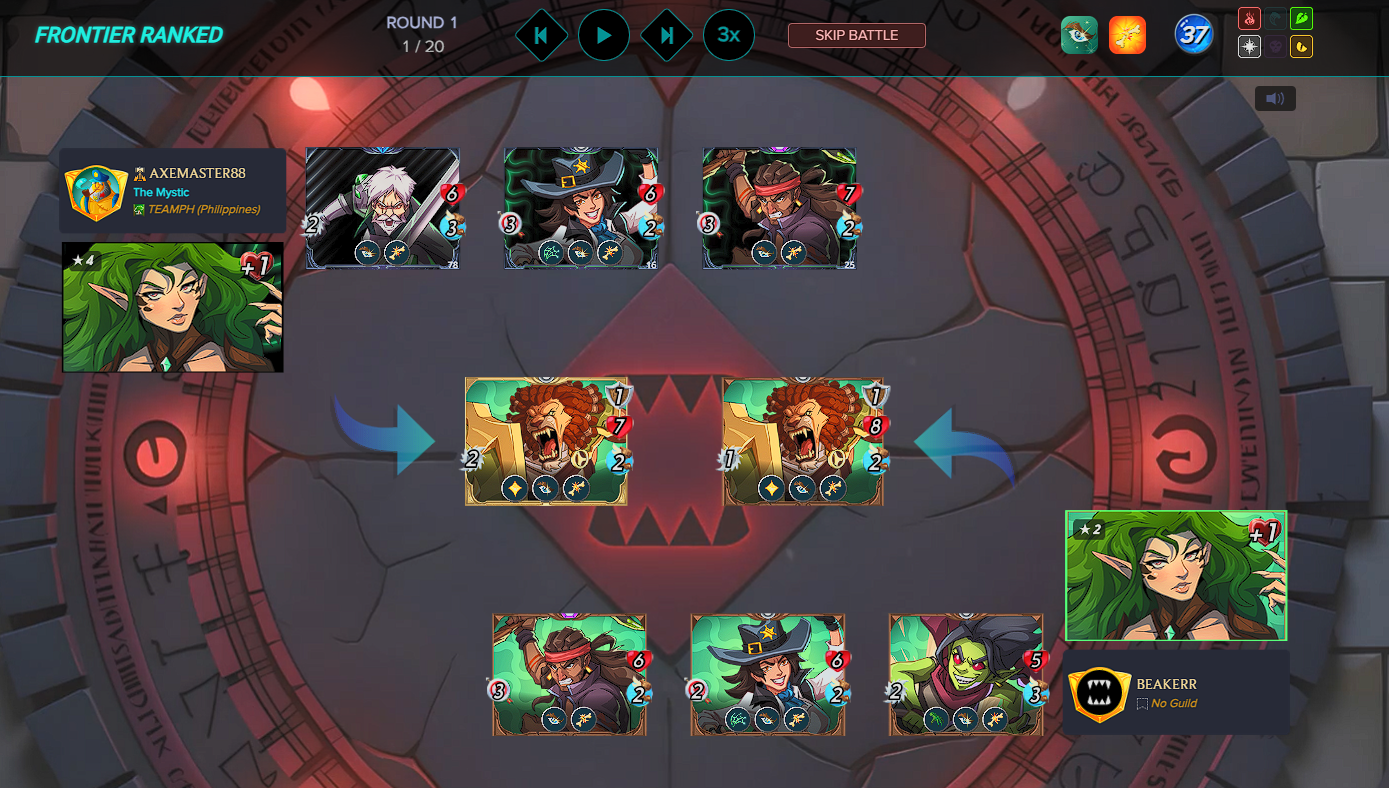Step forward to the next action
The image size is (1389, 788).
pos(666,35)
